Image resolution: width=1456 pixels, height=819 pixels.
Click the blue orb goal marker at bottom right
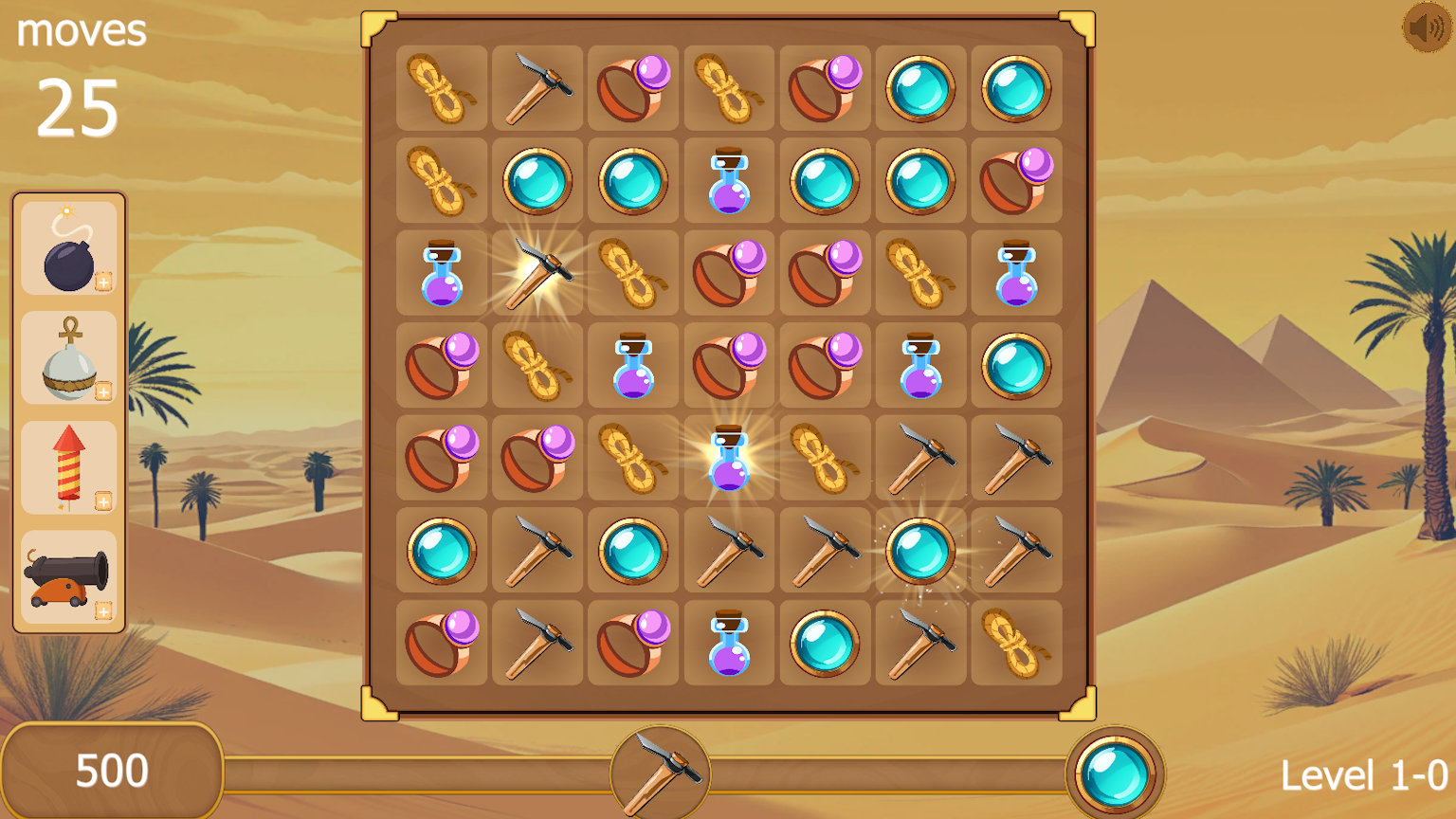1115,771
